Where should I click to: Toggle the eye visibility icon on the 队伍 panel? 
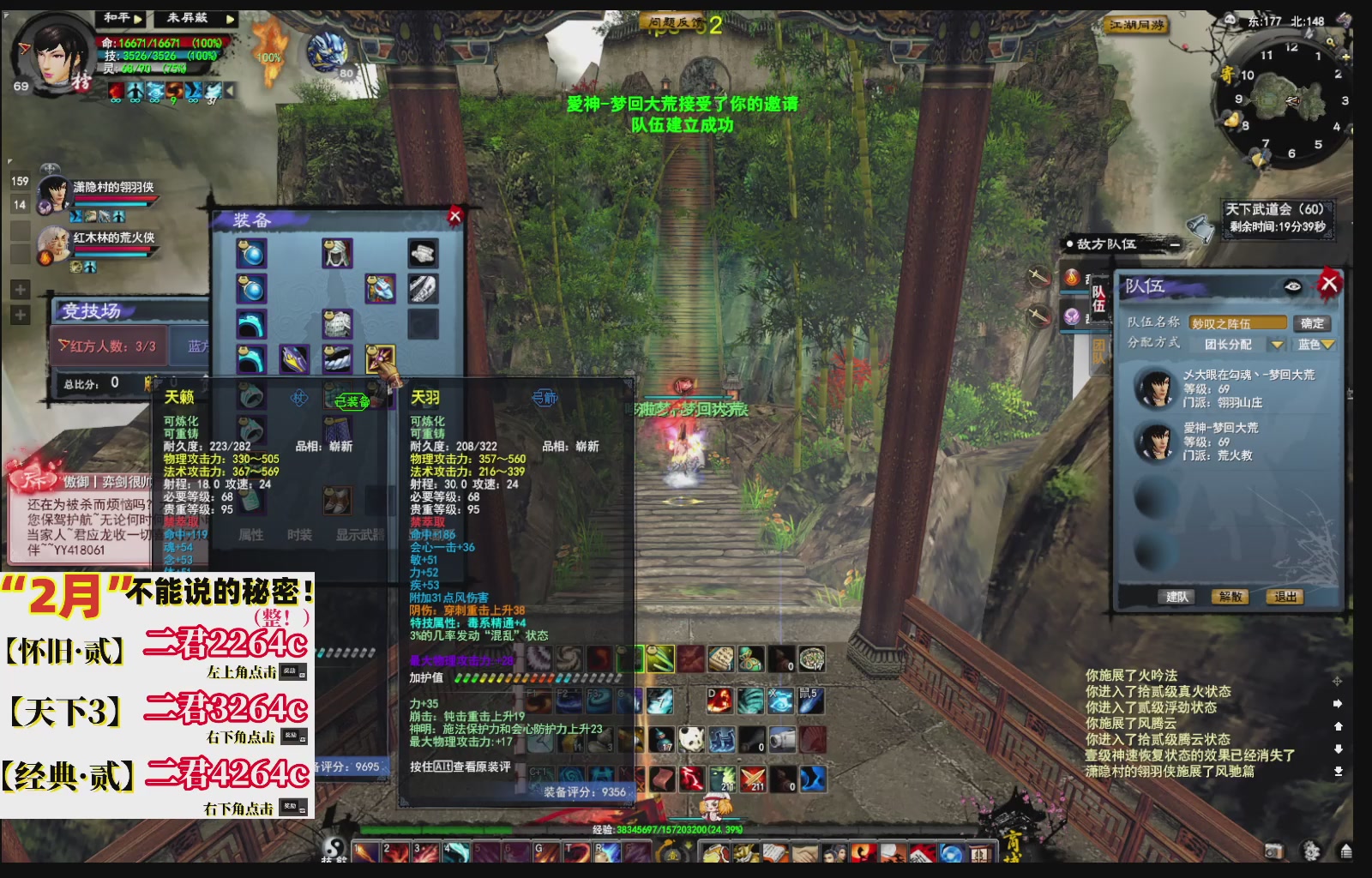pyautogui.click(x=1292, y=286)
